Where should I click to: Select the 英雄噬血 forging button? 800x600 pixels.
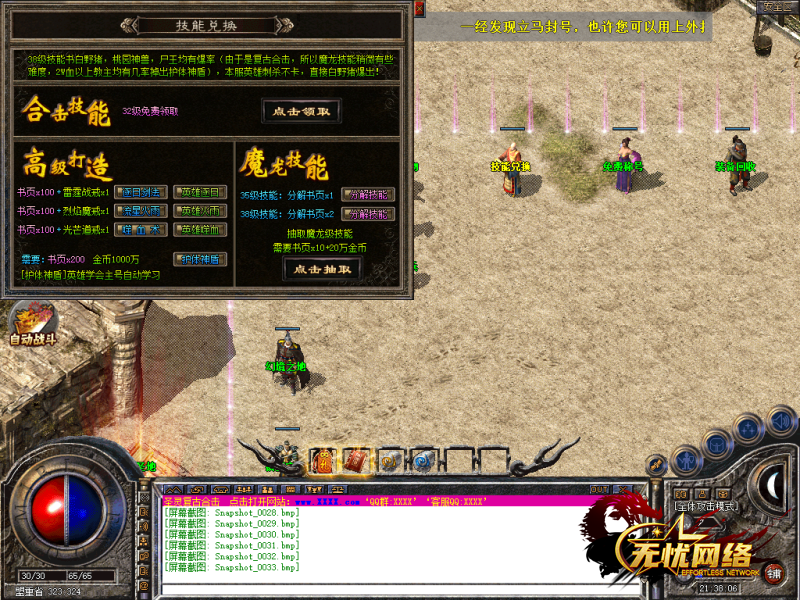tap(202, 230)
